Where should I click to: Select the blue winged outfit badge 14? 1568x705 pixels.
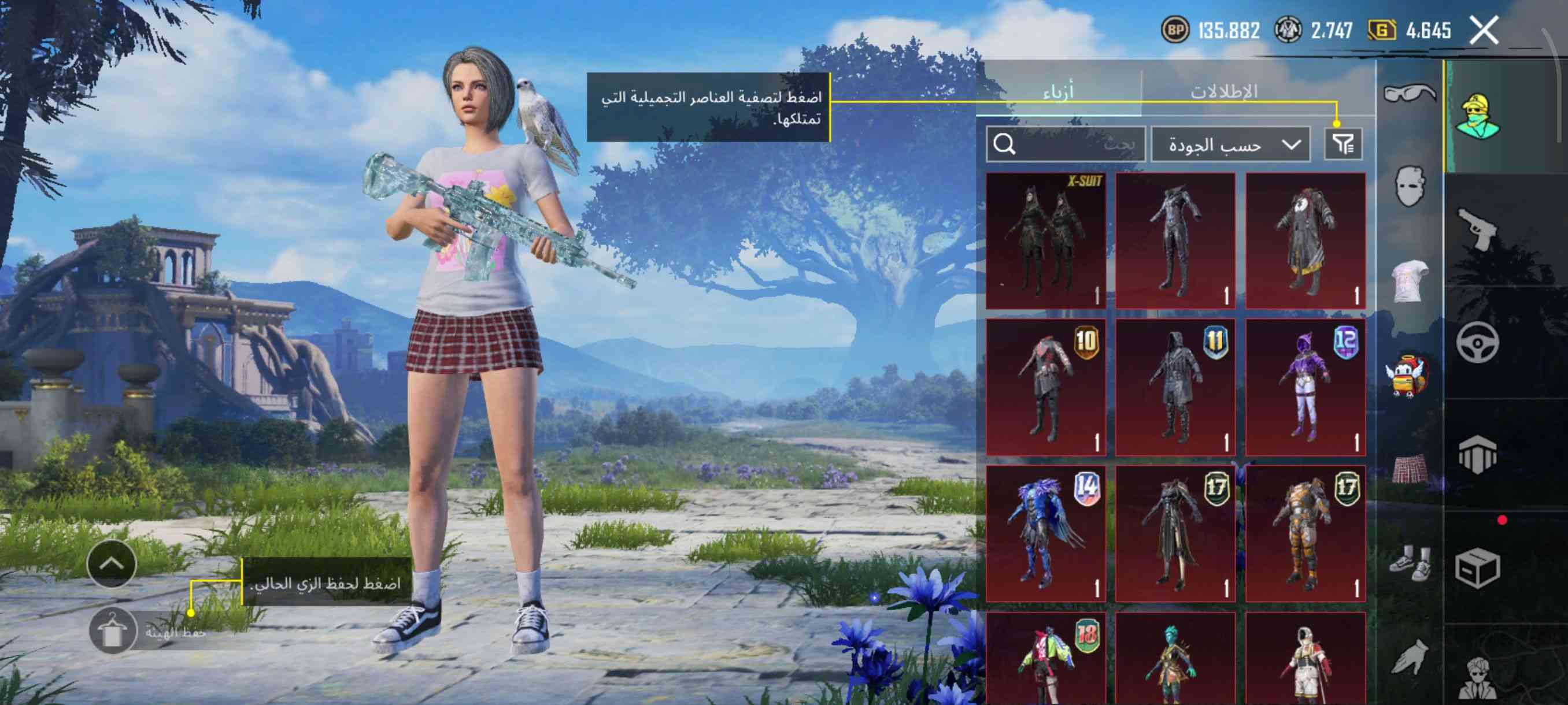(1046, 533)
